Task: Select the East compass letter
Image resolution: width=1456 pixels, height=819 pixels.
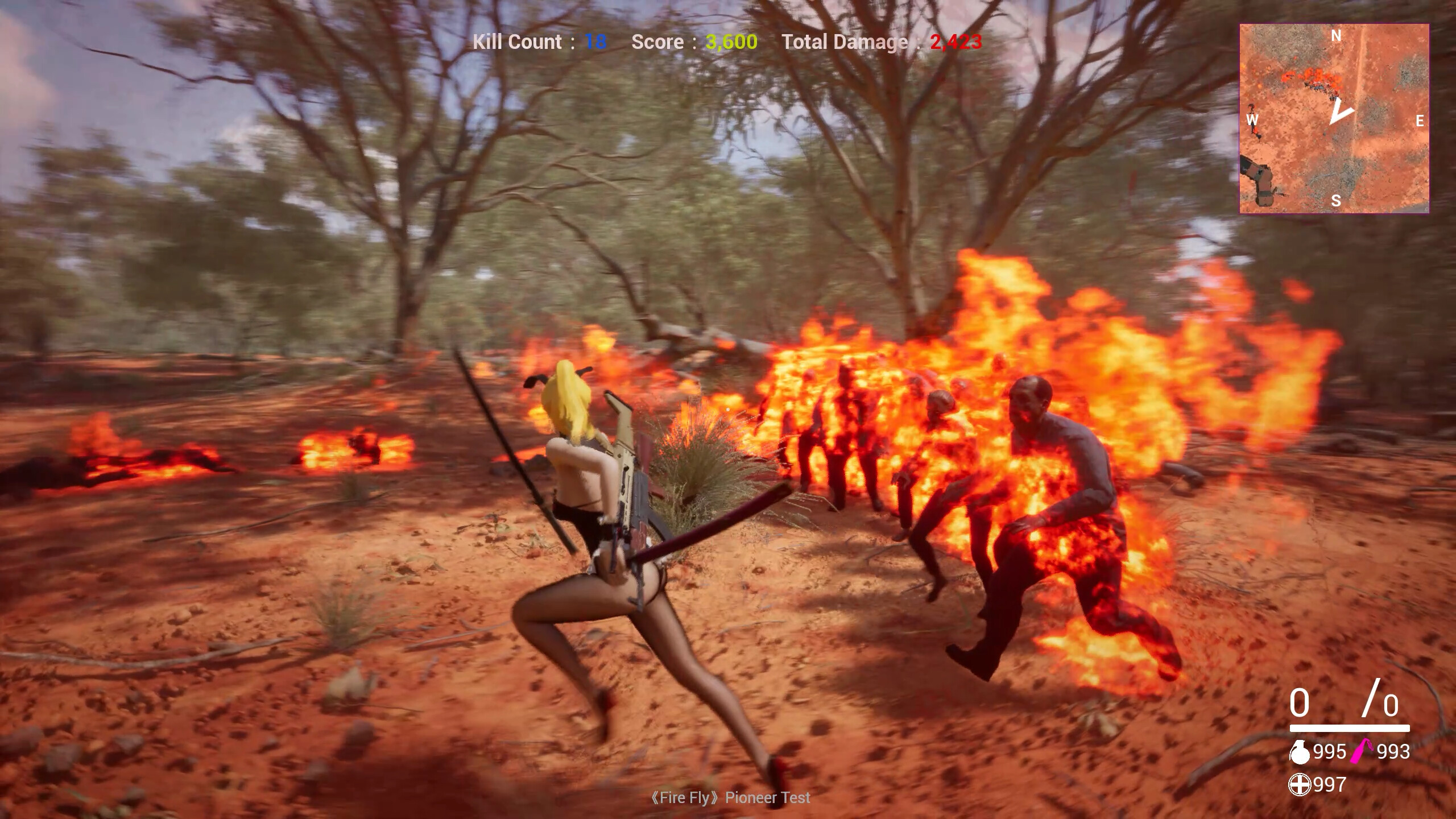Action: click(1420, 121)
